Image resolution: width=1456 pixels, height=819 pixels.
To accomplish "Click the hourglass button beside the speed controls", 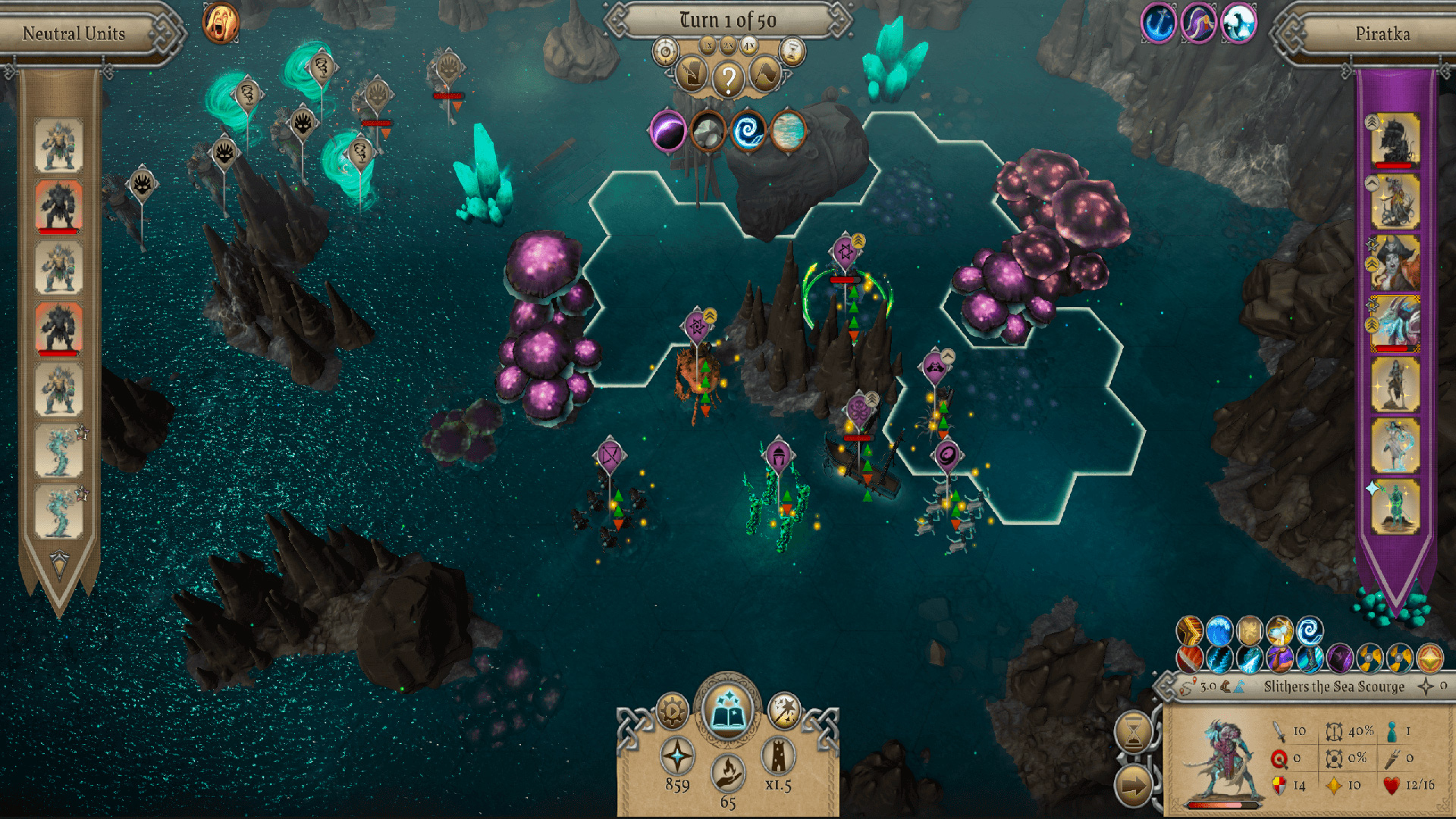I will (792, 52).
